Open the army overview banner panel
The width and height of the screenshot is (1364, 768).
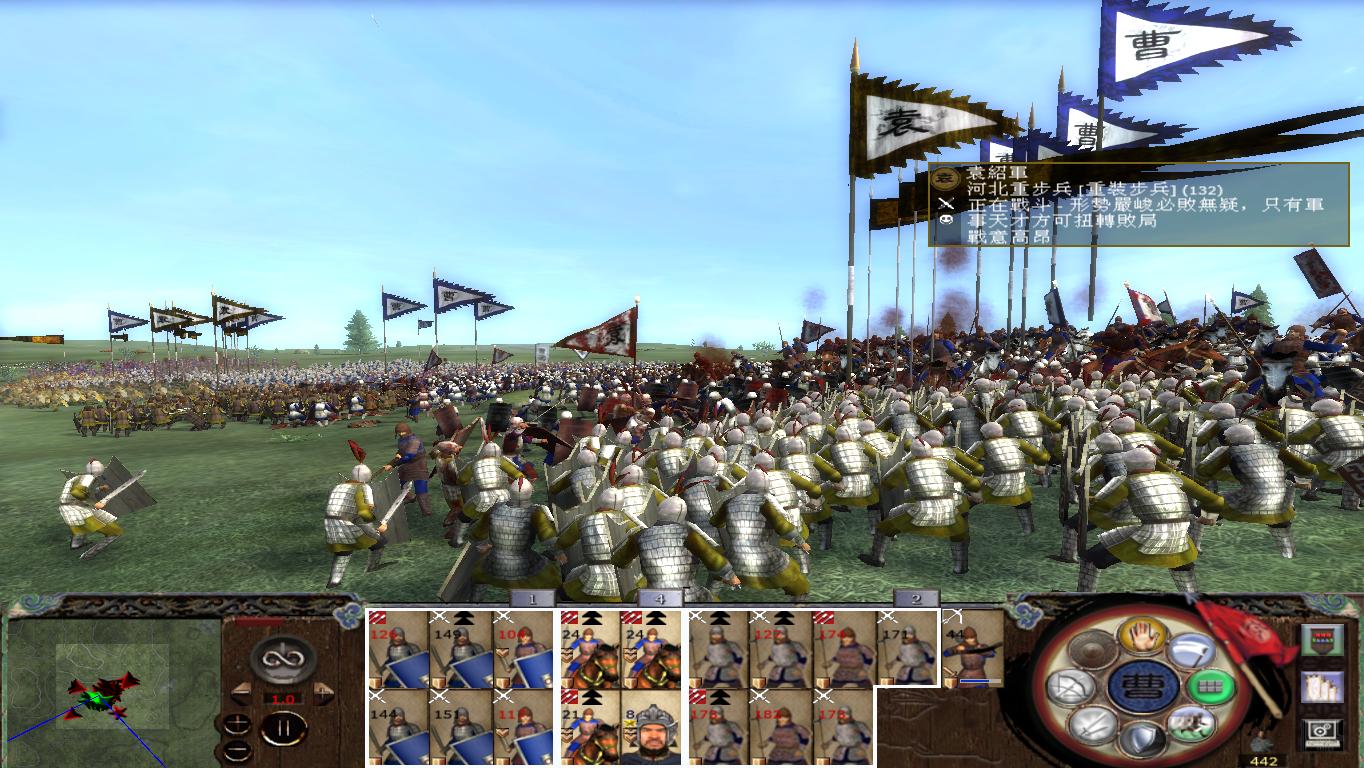[1322, 639]
